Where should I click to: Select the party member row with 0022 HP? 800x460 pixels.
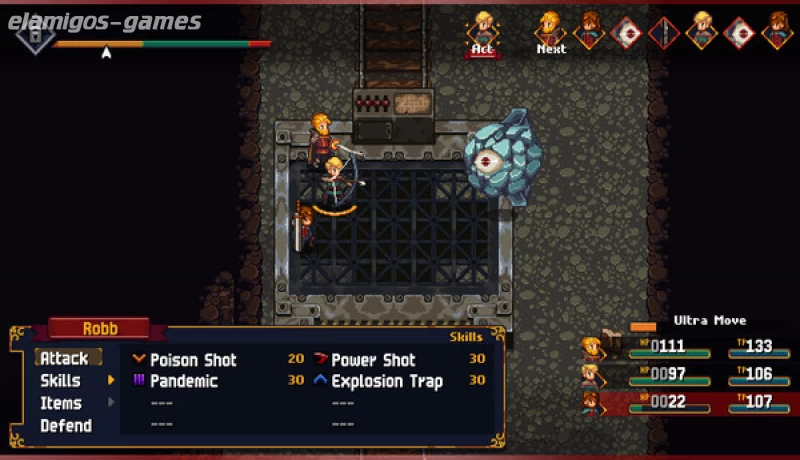click(x=690, y=403)
